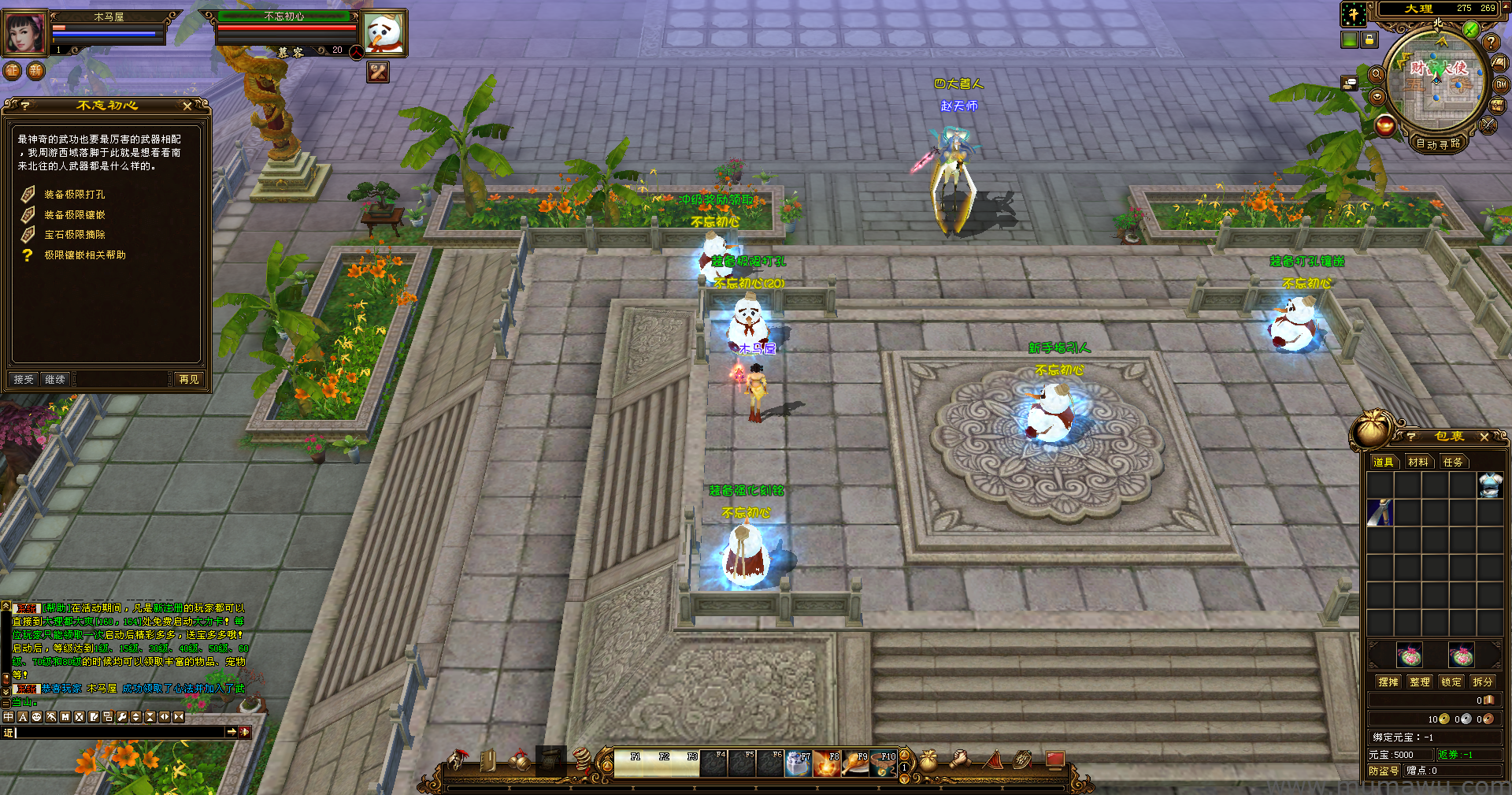The width and height of the screenshot is (1512, 795).
Task: Select the blade weapon in the bag
Action: click(1380, 512)
